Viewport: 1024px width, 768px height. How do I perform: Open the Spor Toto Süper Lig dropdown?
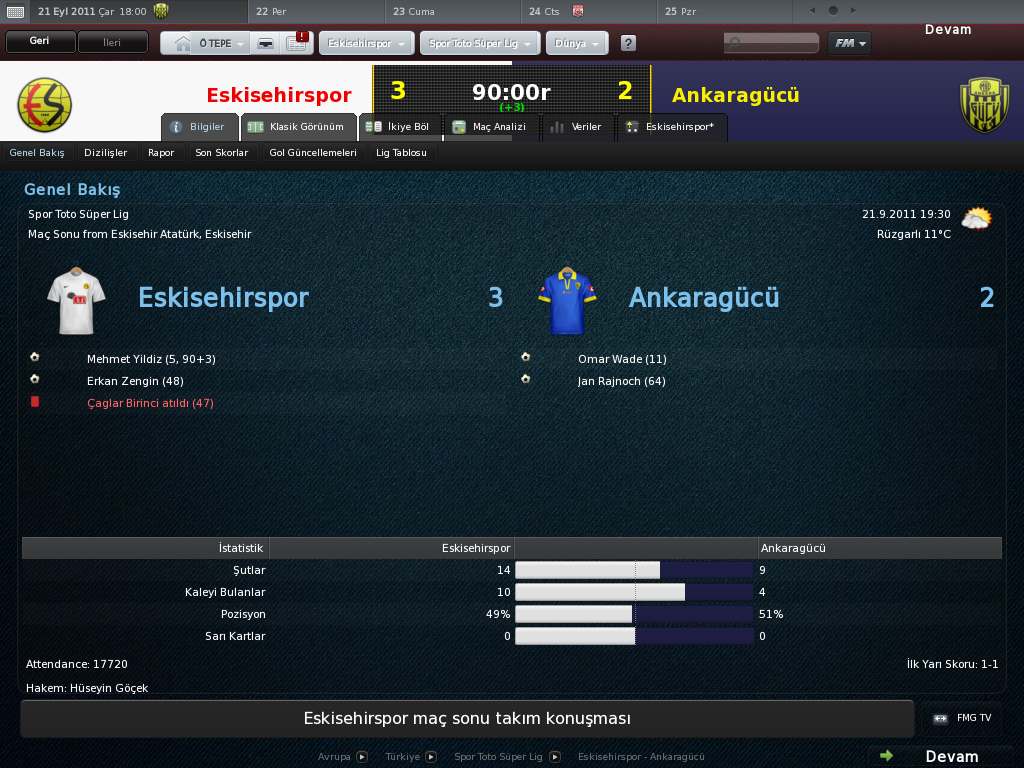(x=480, y=44)
